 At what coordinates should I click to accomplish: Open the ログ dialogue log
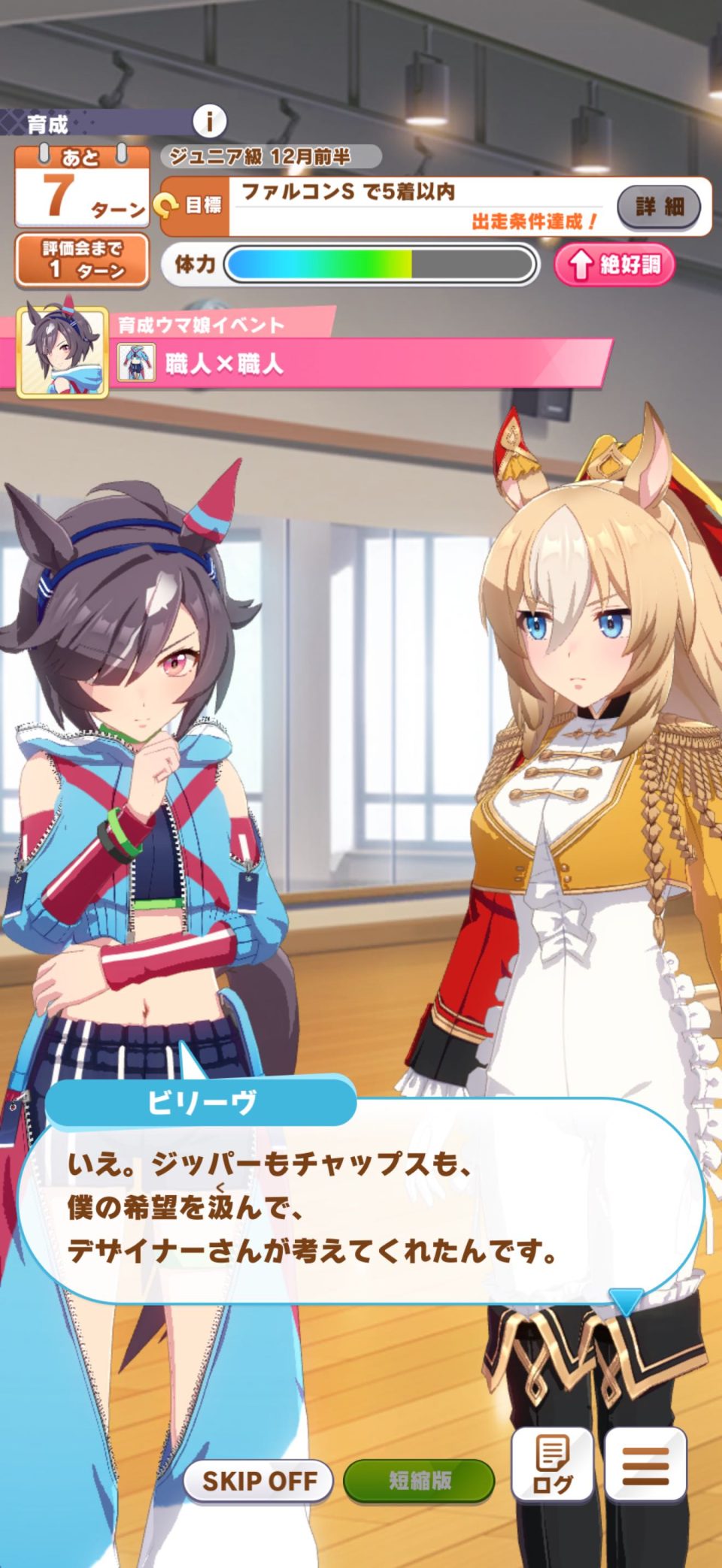click(x=552, y=1465)
